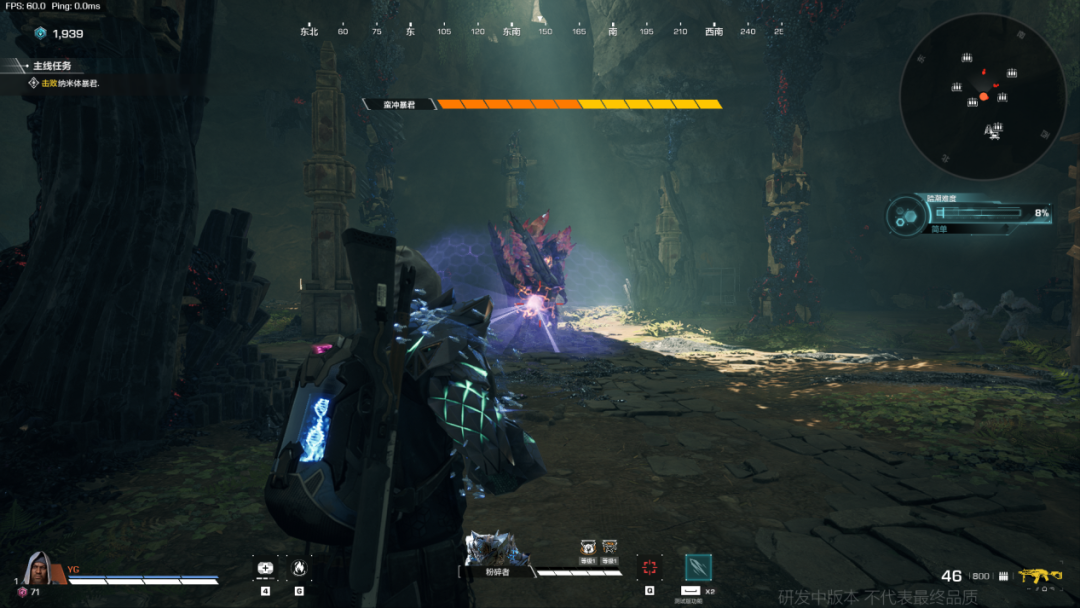Click the bear head buff icon
Screen dimensions: 1080x608
(x=588, y=546)
